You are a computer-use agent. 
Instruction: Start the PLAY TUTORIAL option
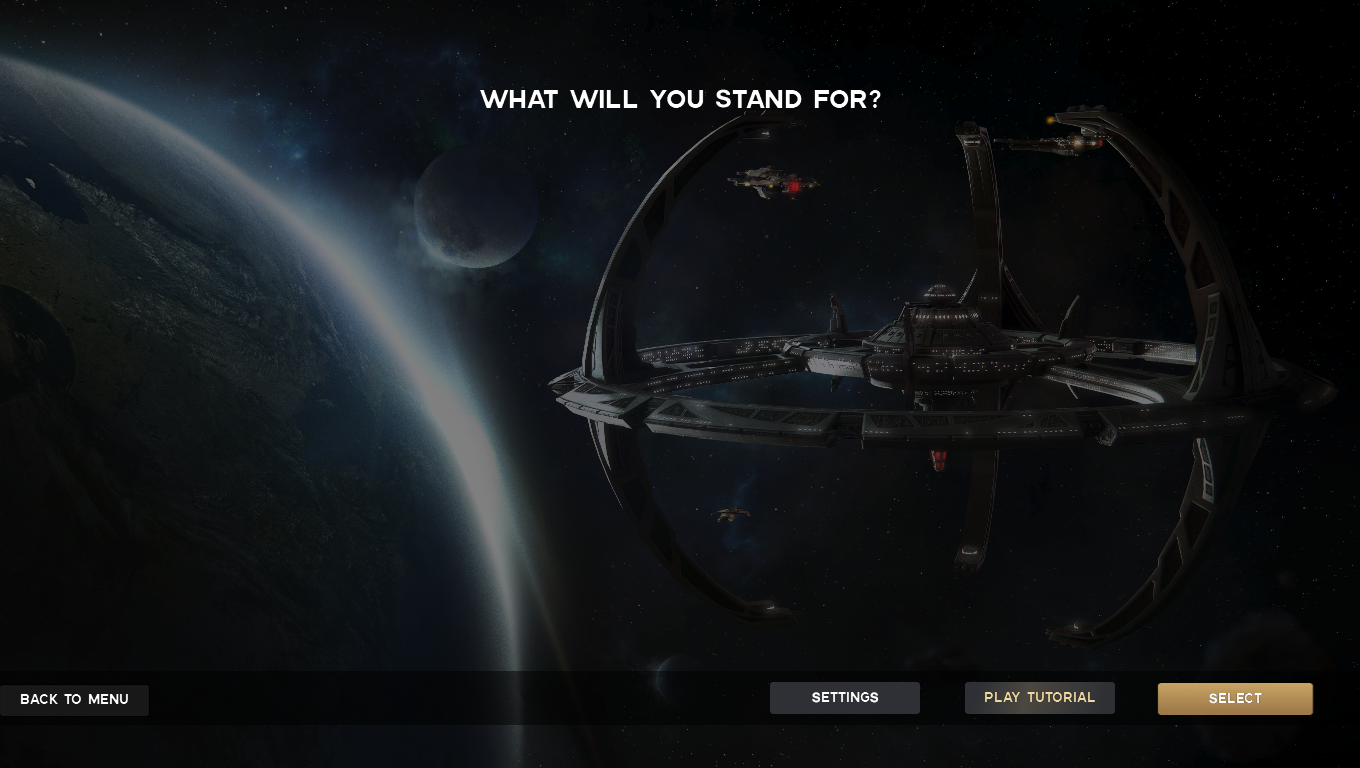tap(1039, 697)
